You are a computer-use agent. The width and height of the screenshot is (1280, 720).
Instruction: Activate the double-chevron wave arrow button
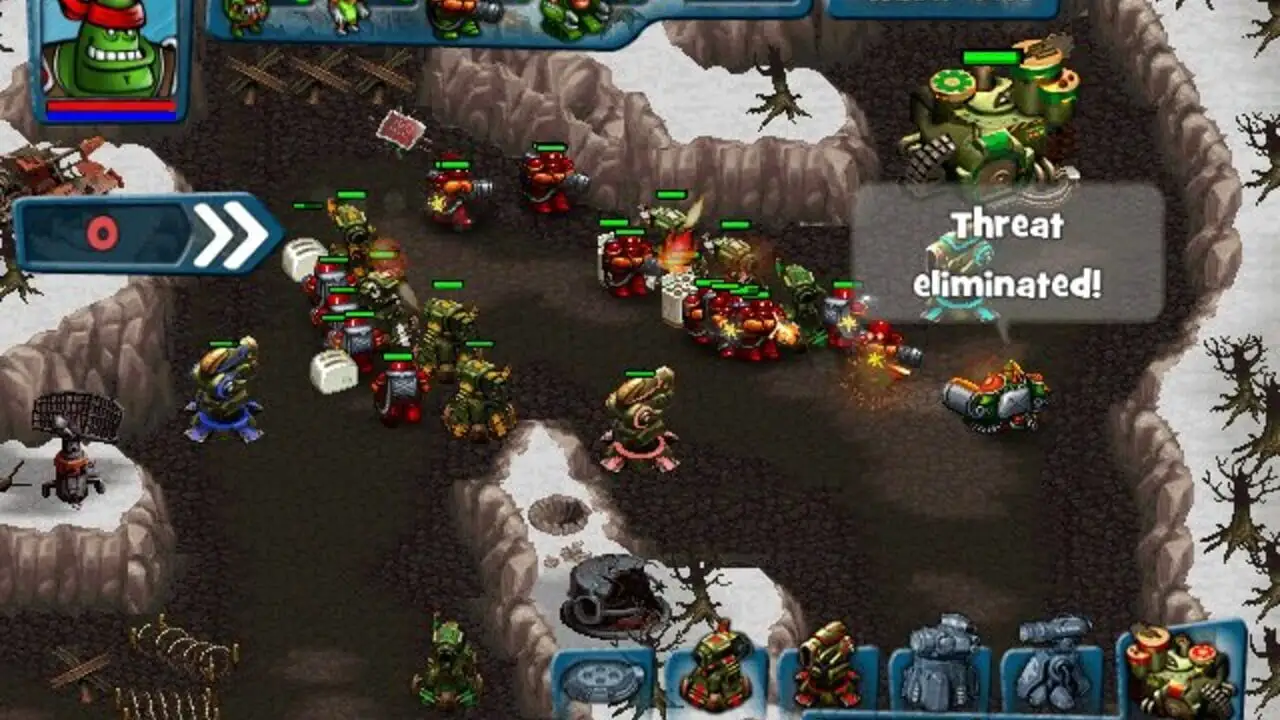point(148,234)
